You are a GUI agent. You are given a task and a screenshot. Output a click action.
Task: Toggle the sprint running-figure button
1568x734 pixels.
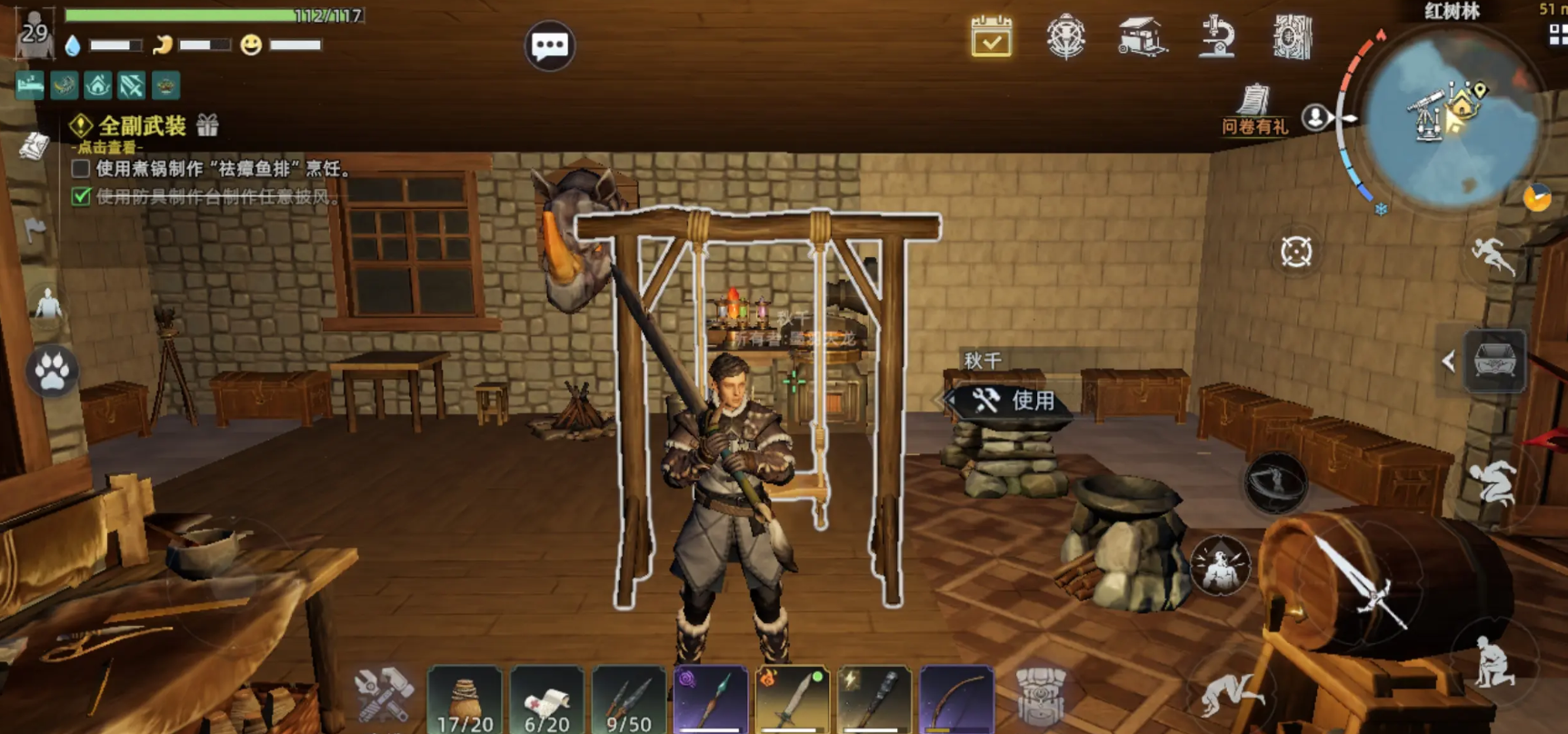coord(1493,254)
